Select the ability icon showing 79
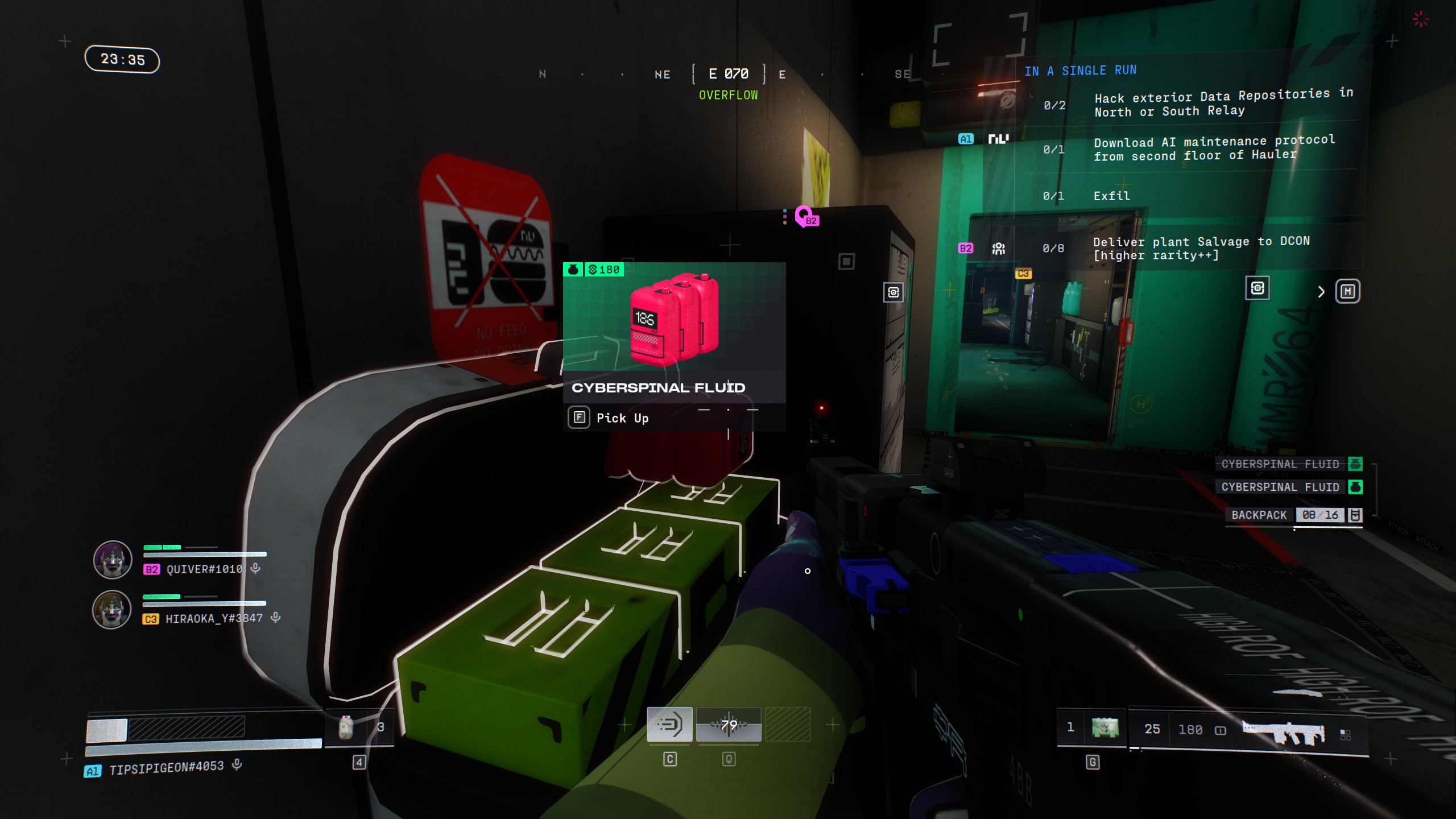 (x=729, y=725)
